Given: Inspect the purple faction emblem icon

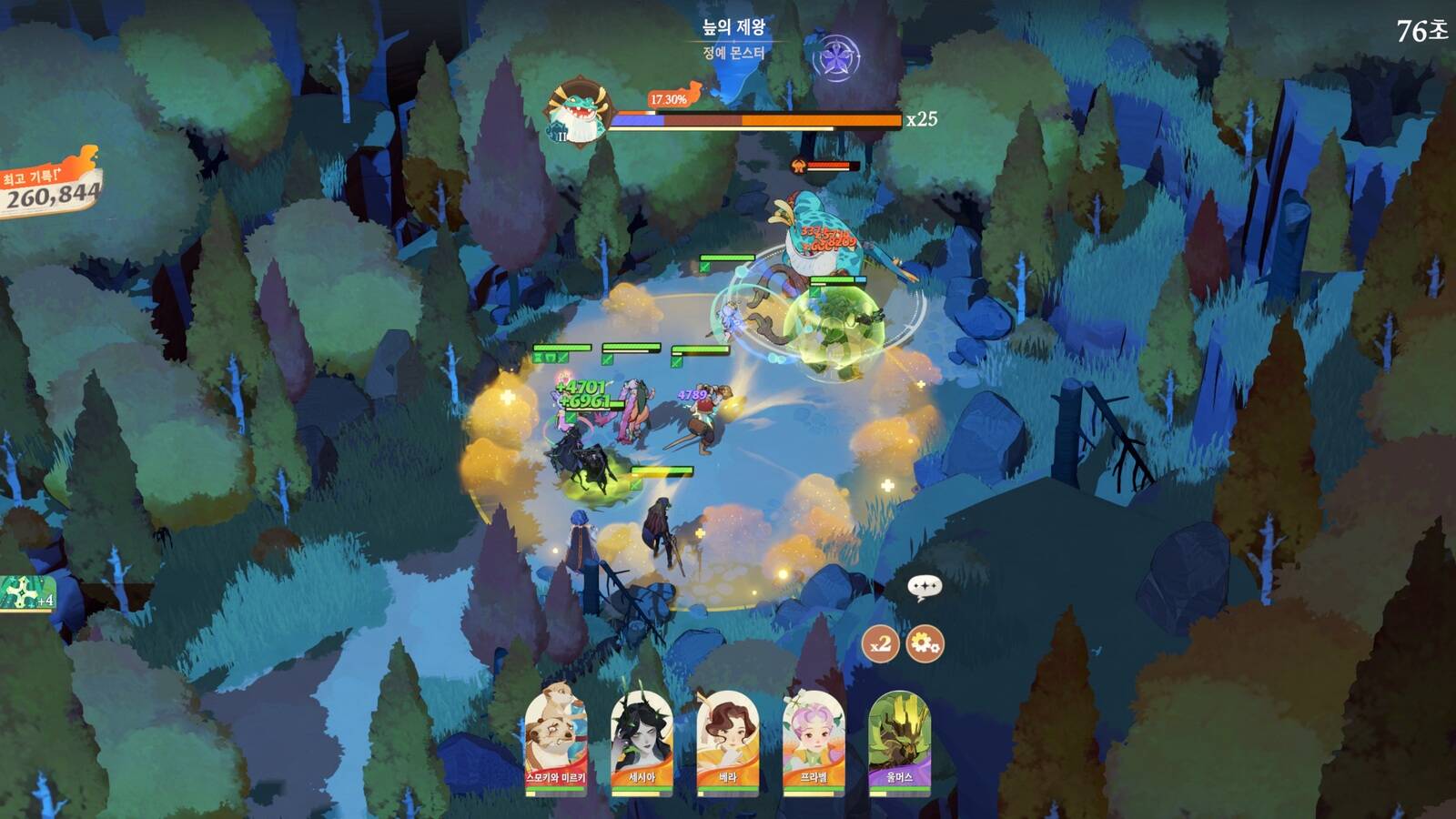Looking at the screenshot, I should click(x=835, y=59).
